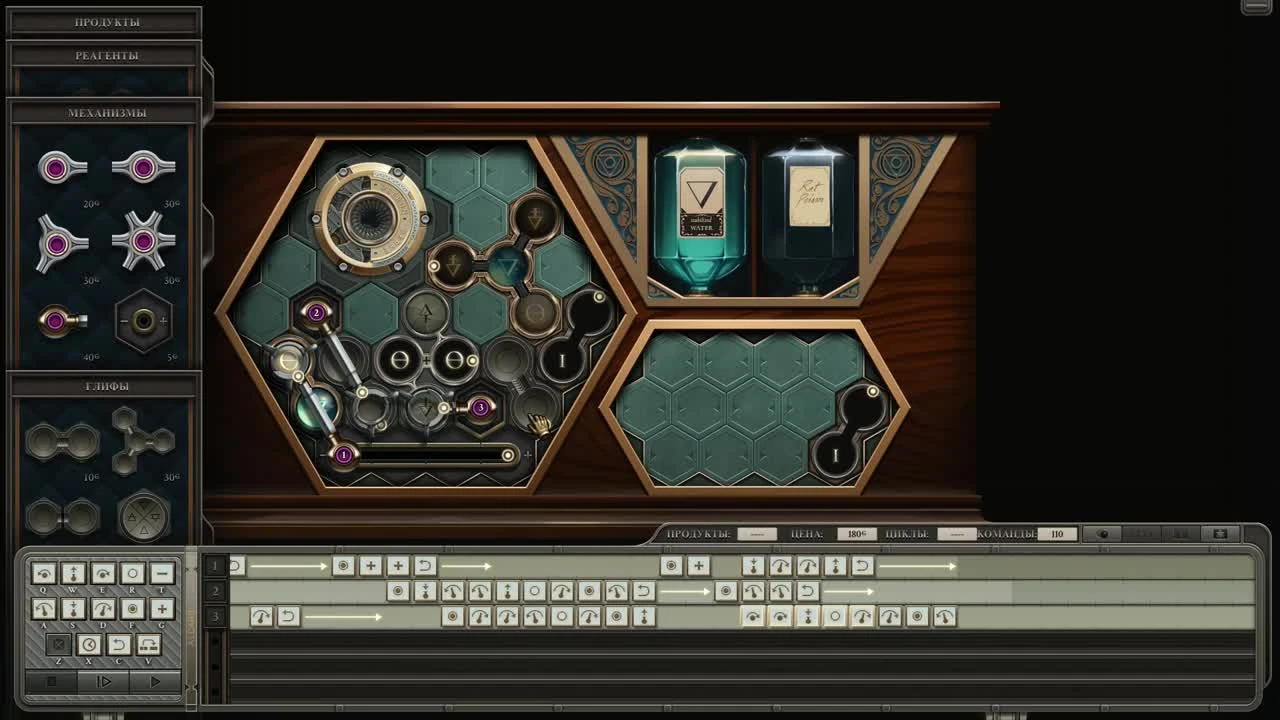Select the repeat instruction (V key)
This screenshot has width=1280, height=720.
coord(148,643)
